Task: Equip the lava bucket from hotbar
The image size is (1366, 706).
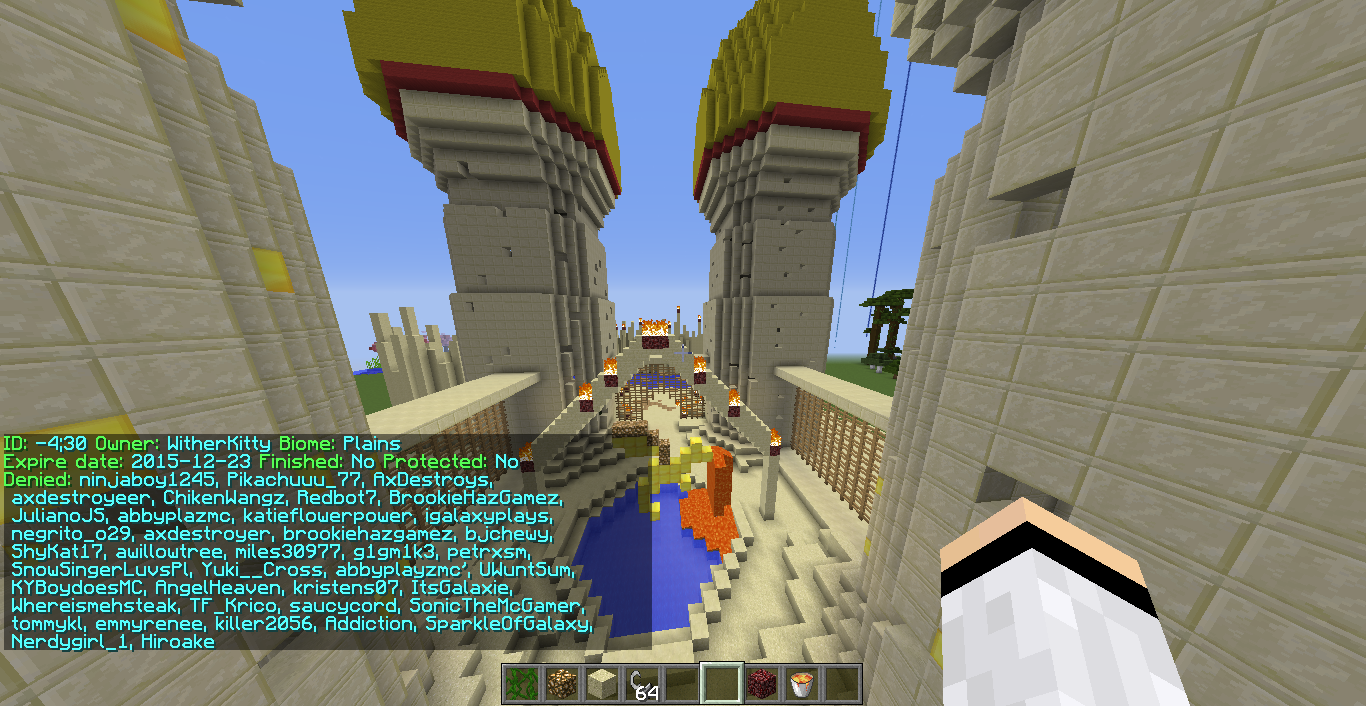Action: (x=801, y=684)
